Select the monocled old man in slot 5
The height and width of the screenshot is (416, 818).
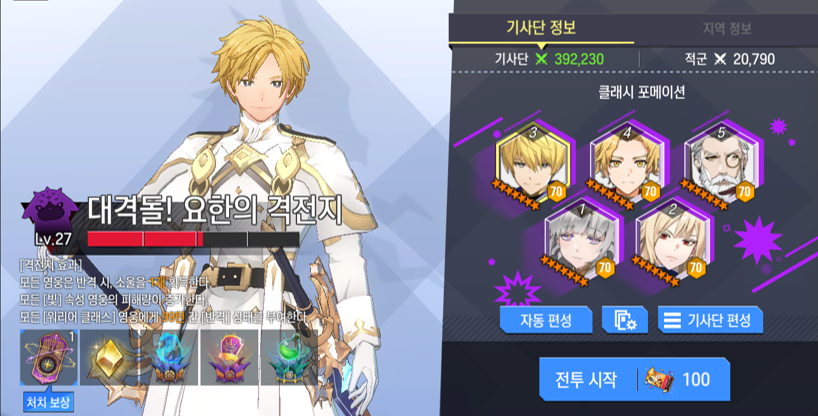pos(720,163)
